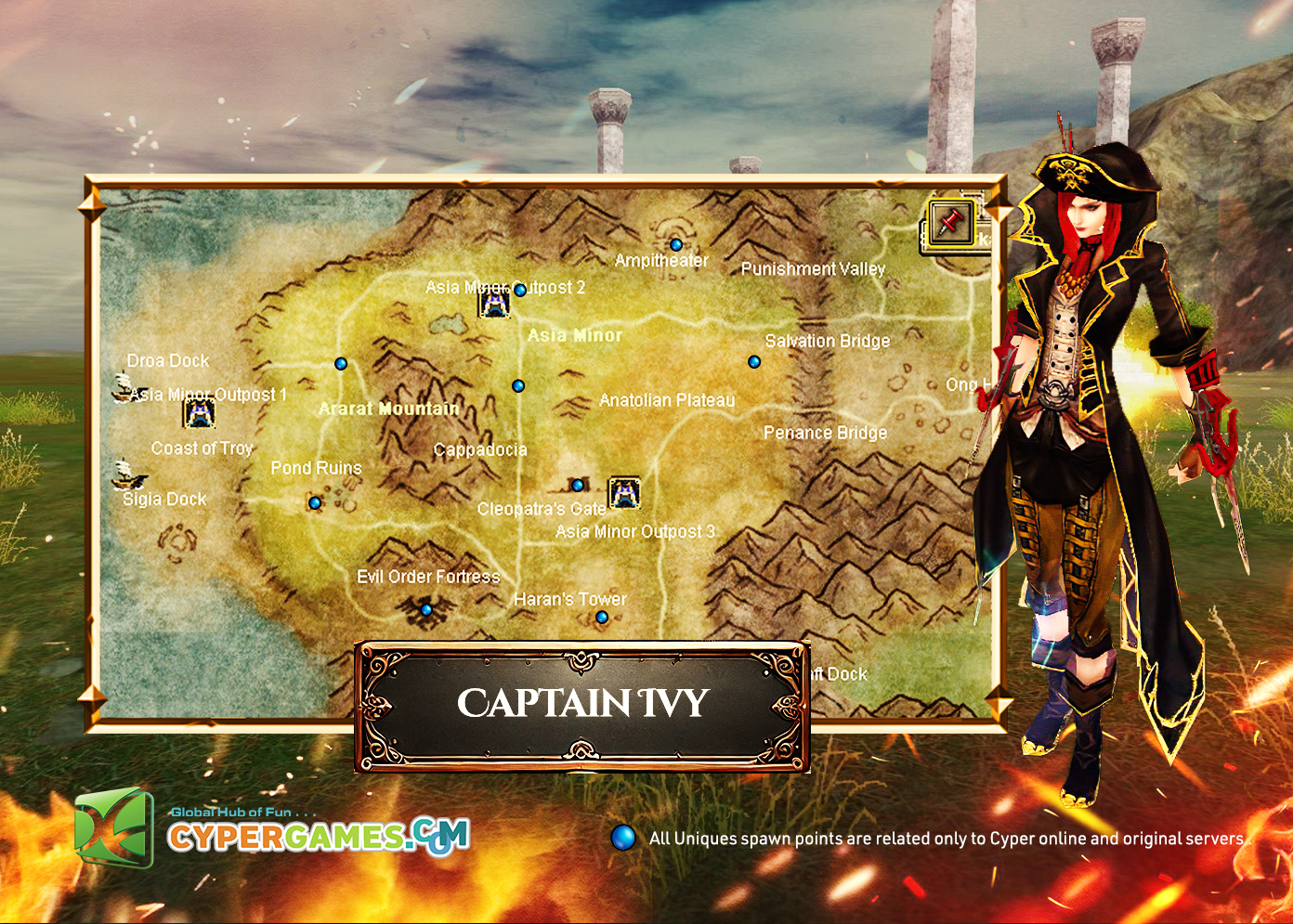
Task: Click the red pushpin map button
Action: point(949,223)
